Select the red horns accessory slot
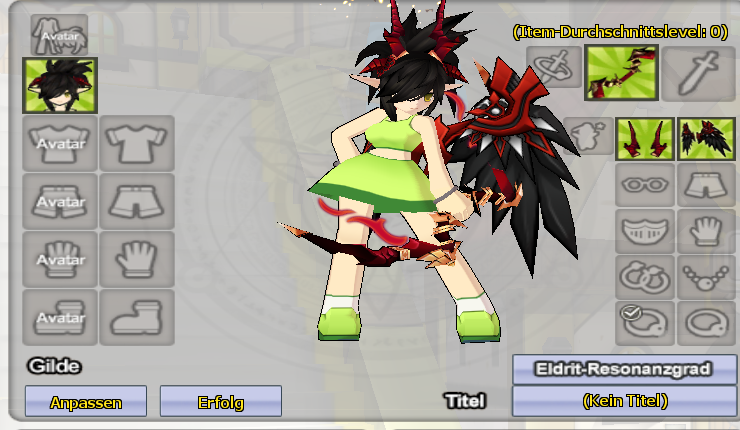Image resolution: width=740 pixels, height=430 pixels. point(643,139)
